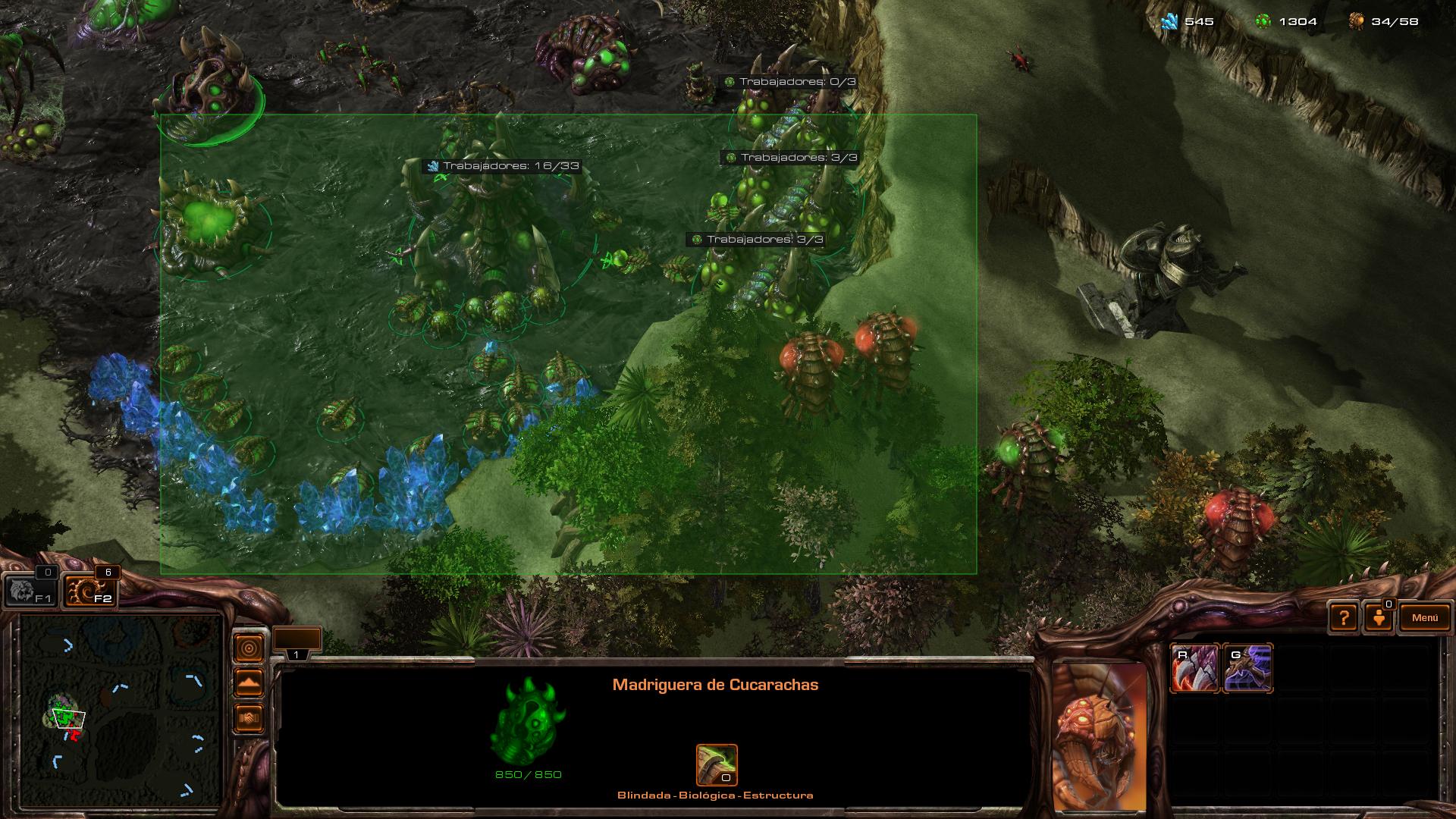The width and height of the screenshot is (1456, 819).
Task: Open the help question mark button
Action: pyautogui.click(x=1344, y=618)
